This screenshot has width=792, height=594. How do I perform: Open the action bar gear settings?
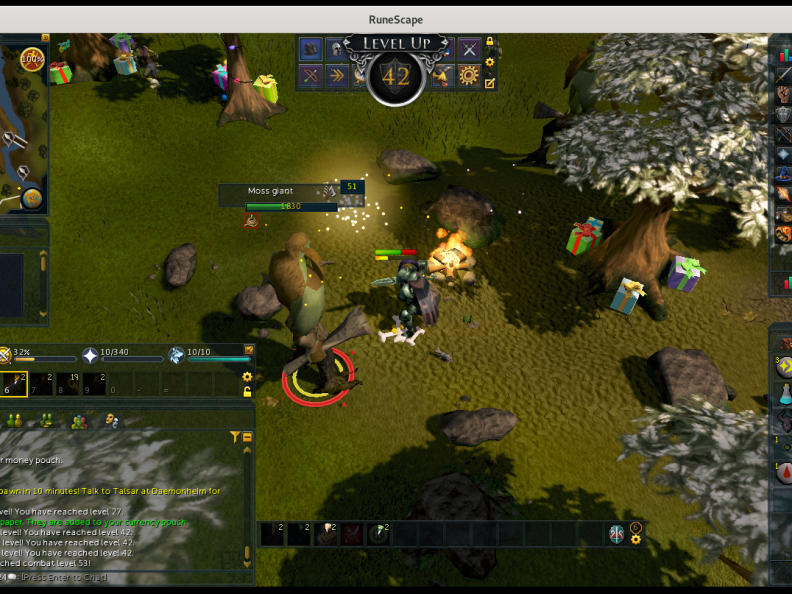[248, 377]
